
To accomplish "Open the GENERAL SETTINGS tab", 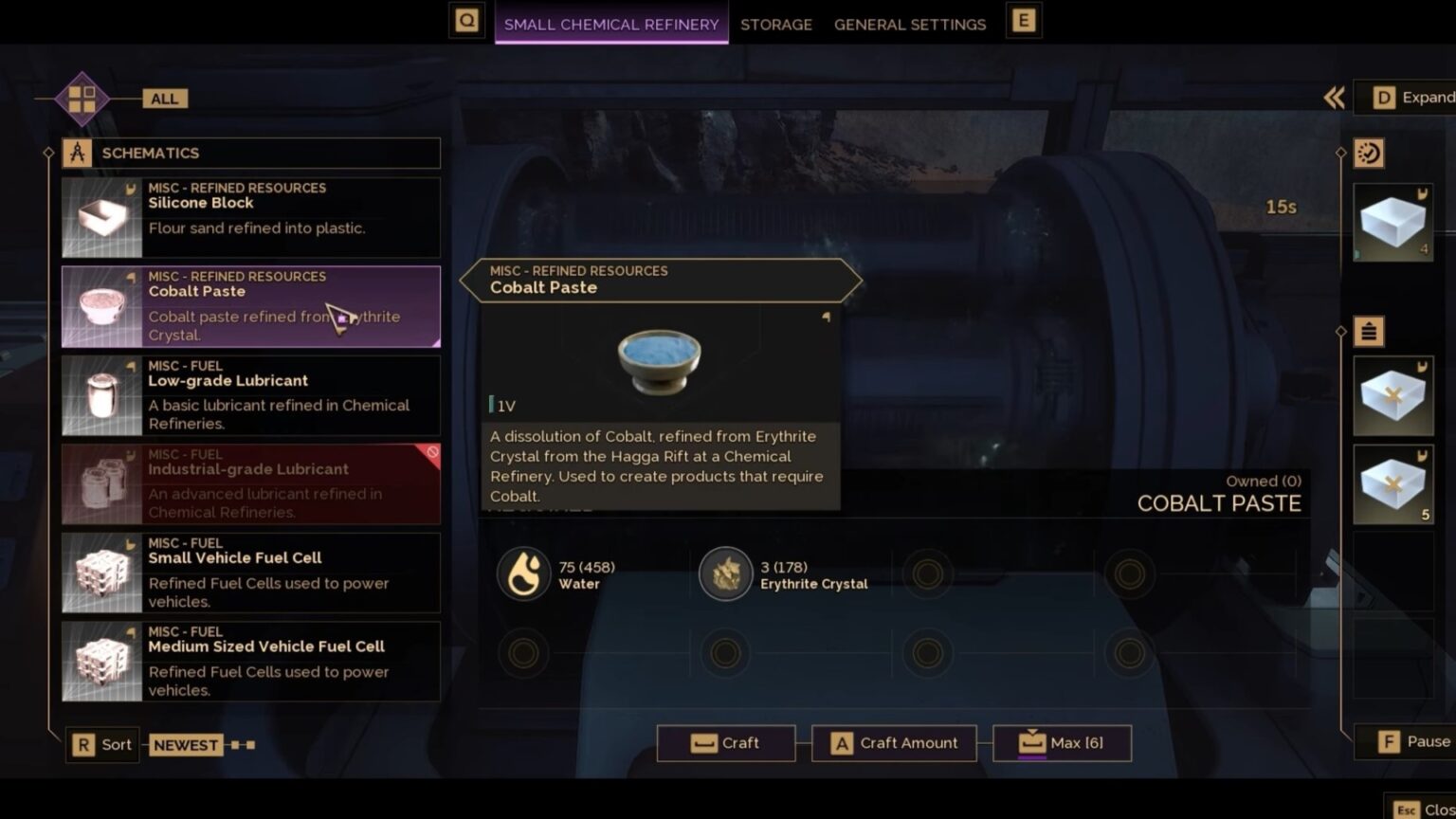I will coord(909,24).
